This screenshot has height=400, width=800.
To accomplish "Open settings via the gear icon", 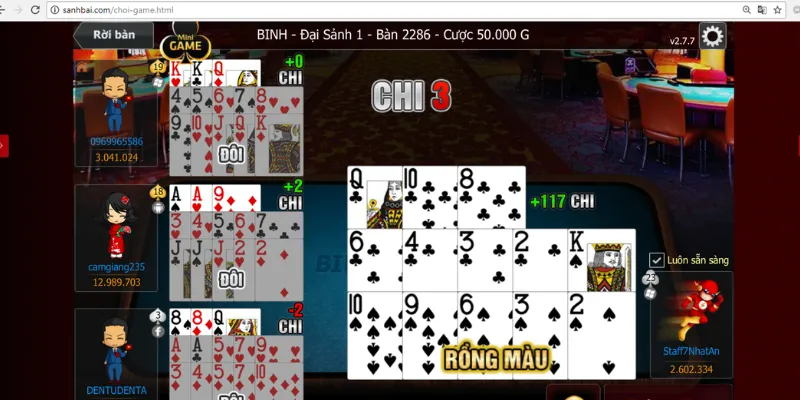I will [x=712, y=37].
